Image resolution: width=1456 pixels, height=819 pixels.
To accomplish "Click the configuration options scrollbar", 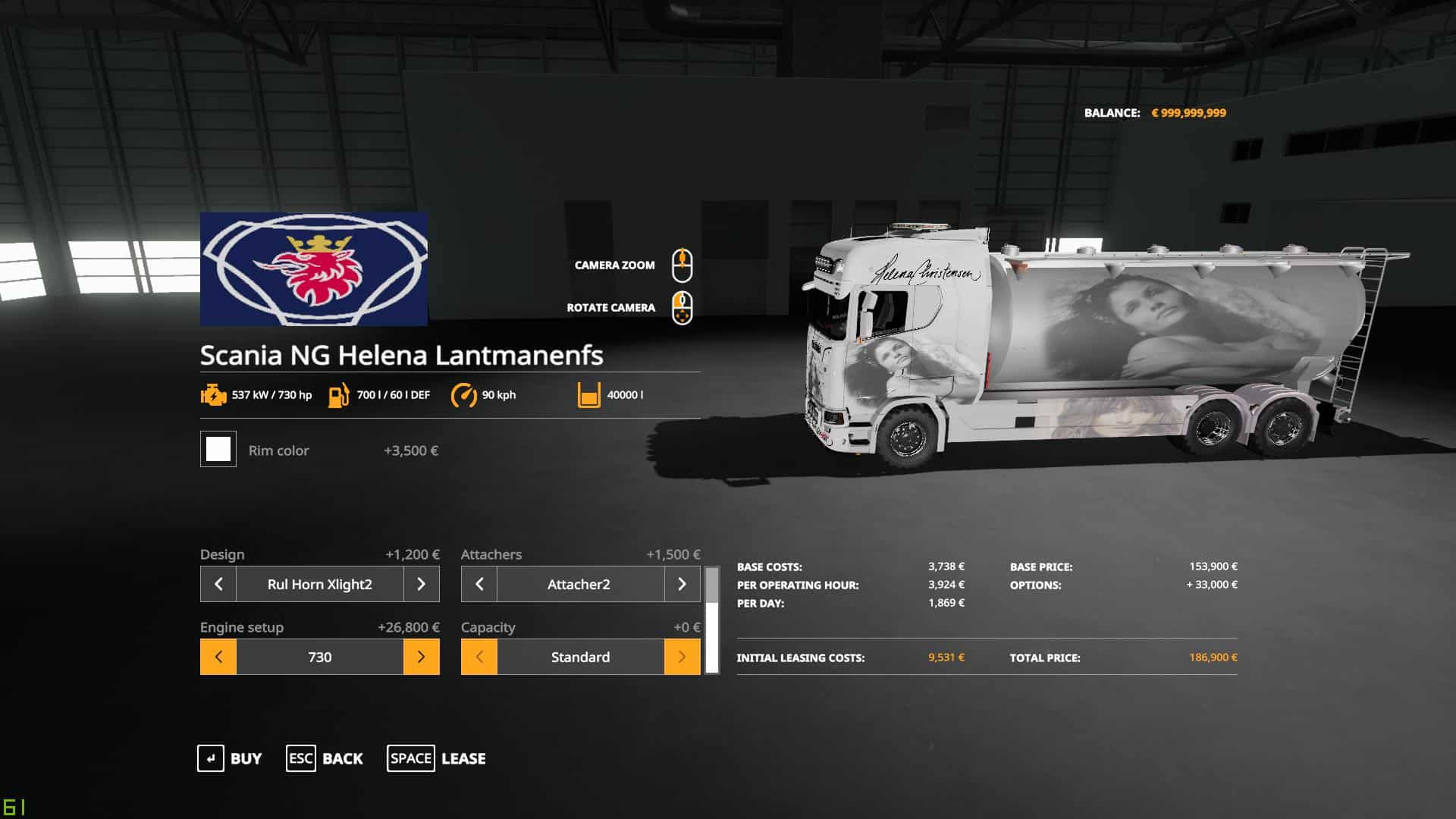I will [711, 620].
